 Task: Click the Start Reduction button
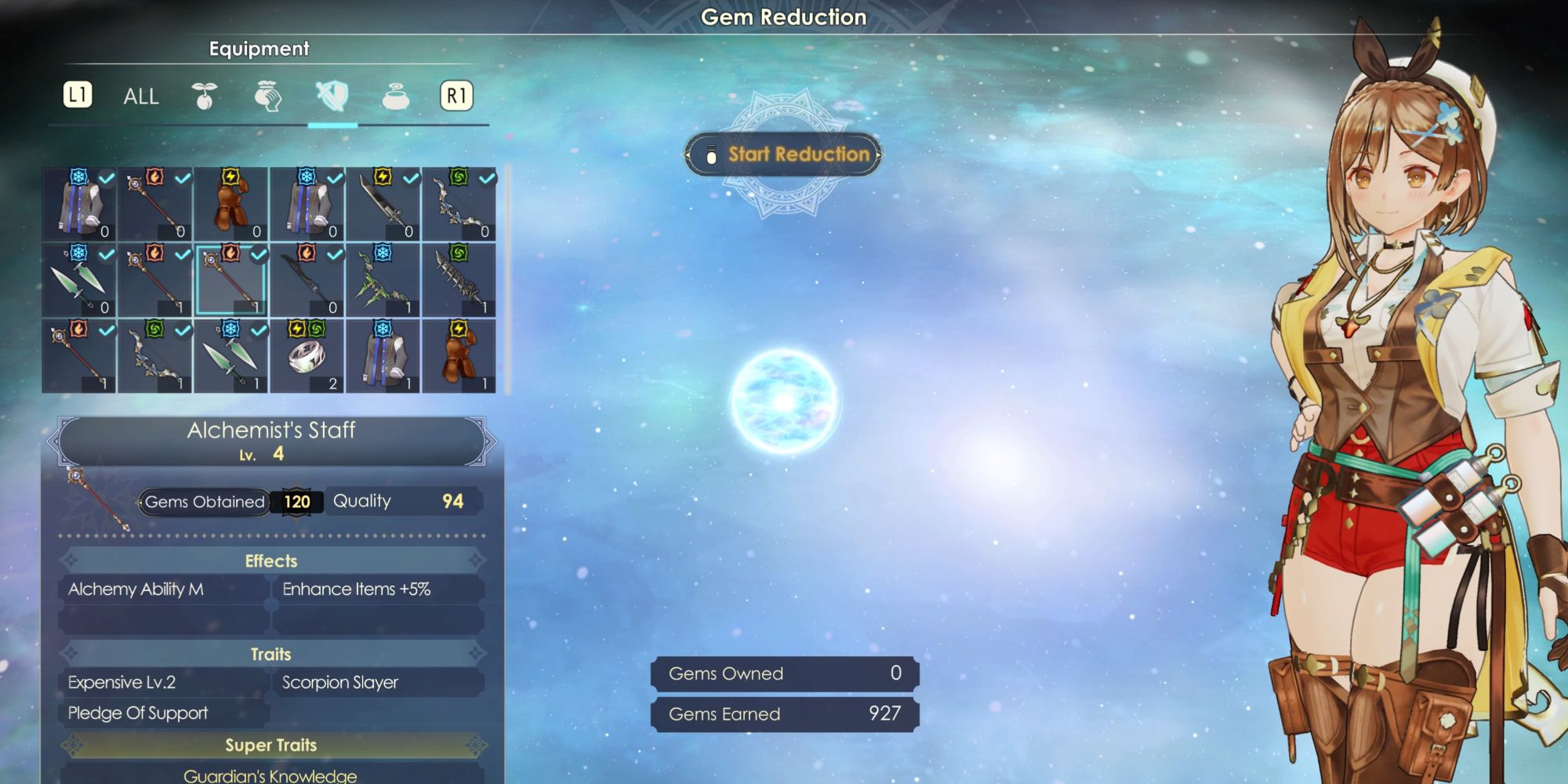[x=784, y=154]
